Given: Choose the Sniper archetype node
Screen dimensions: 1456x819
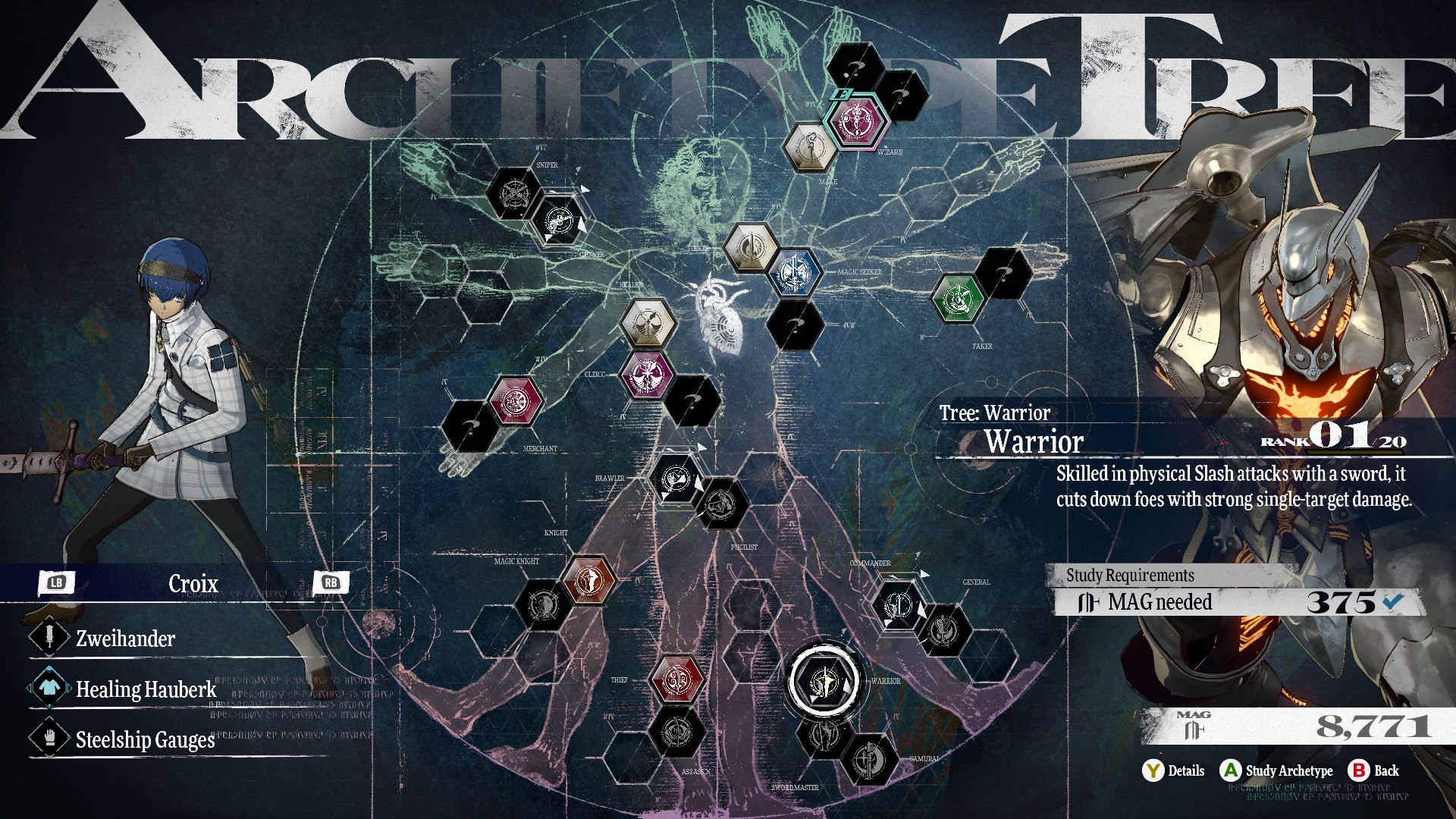Looking at the screenshot, I should point(514,193).
